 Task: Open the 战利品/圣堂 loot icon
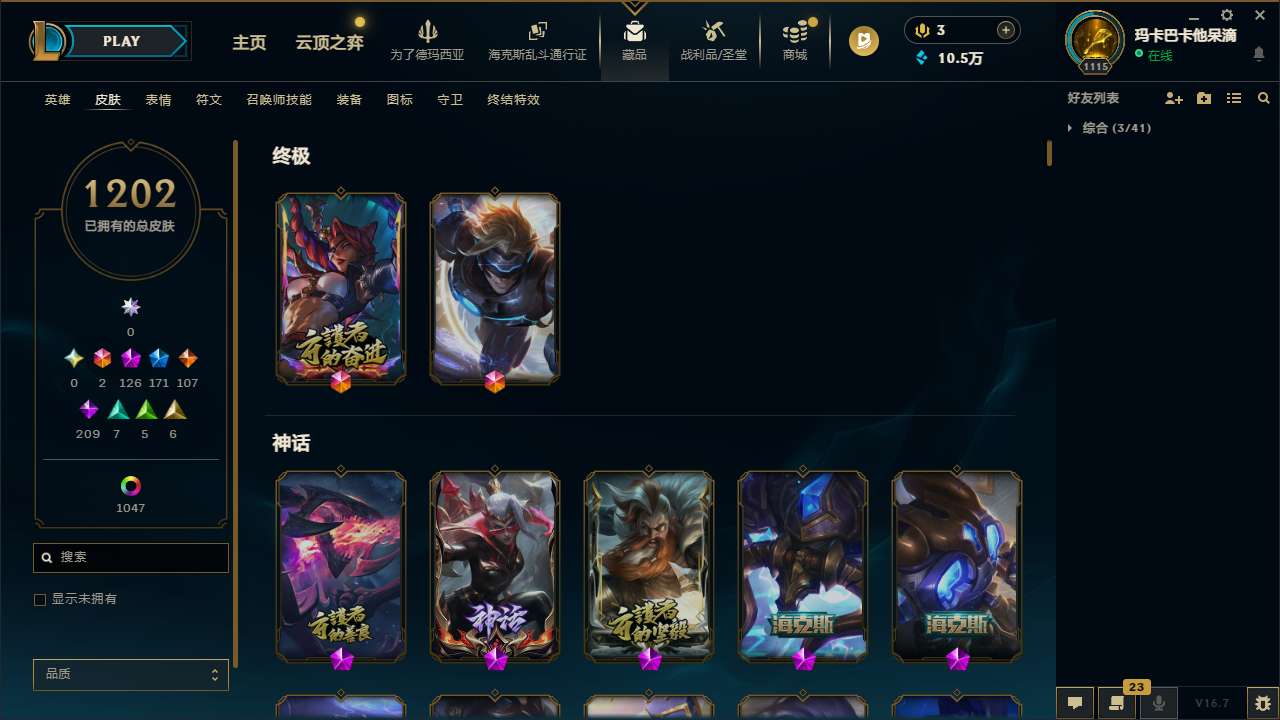click(713, 33)
